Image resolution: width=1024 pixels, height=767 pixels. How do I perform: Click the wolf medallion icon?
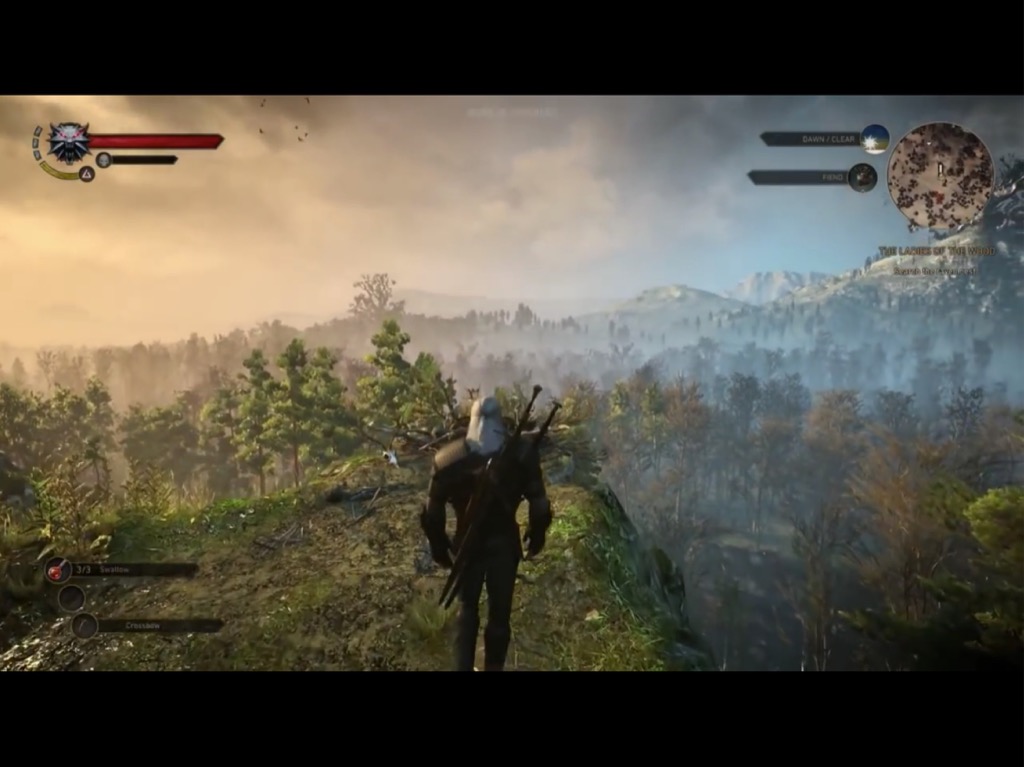point(69,142)
